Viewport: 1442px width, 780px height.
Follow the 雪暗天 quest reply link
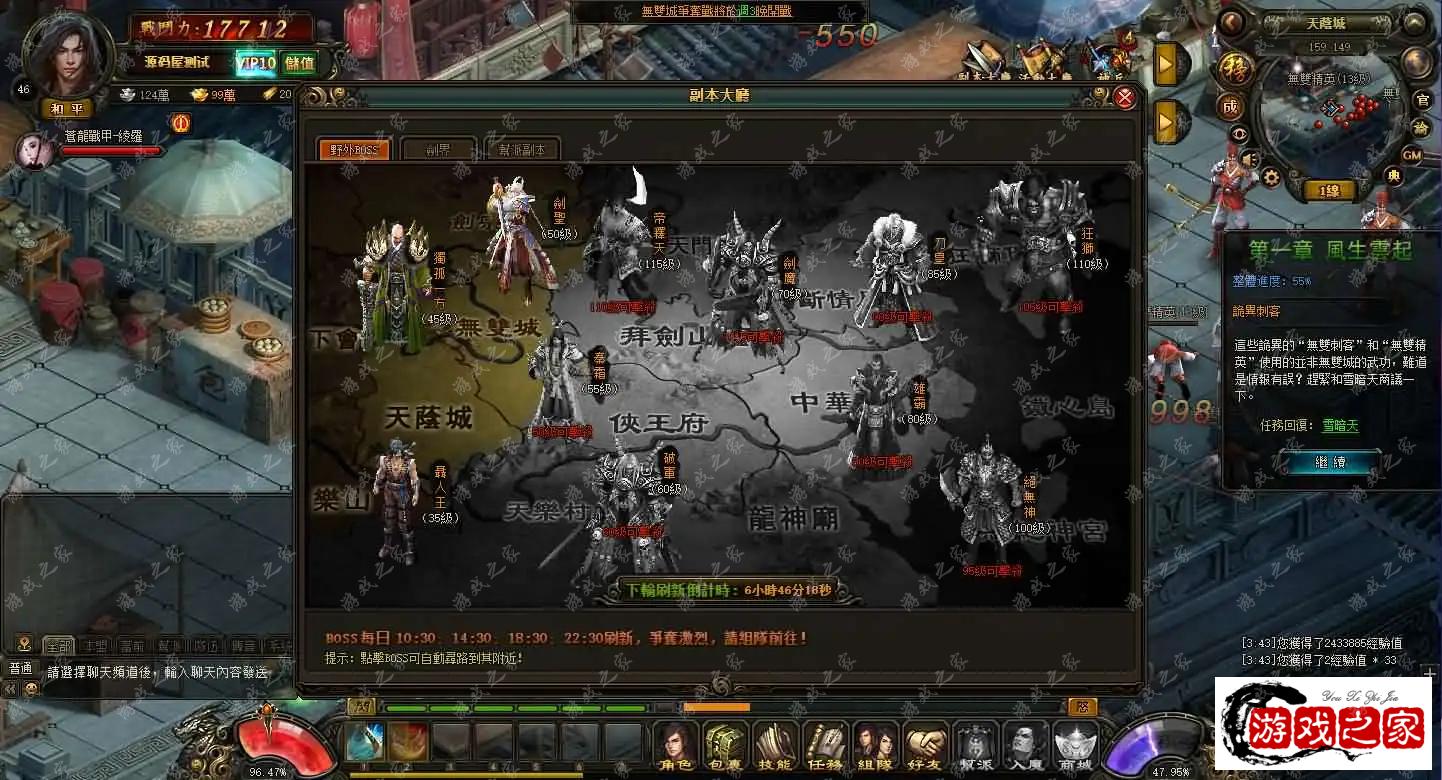click(1339, 426)
